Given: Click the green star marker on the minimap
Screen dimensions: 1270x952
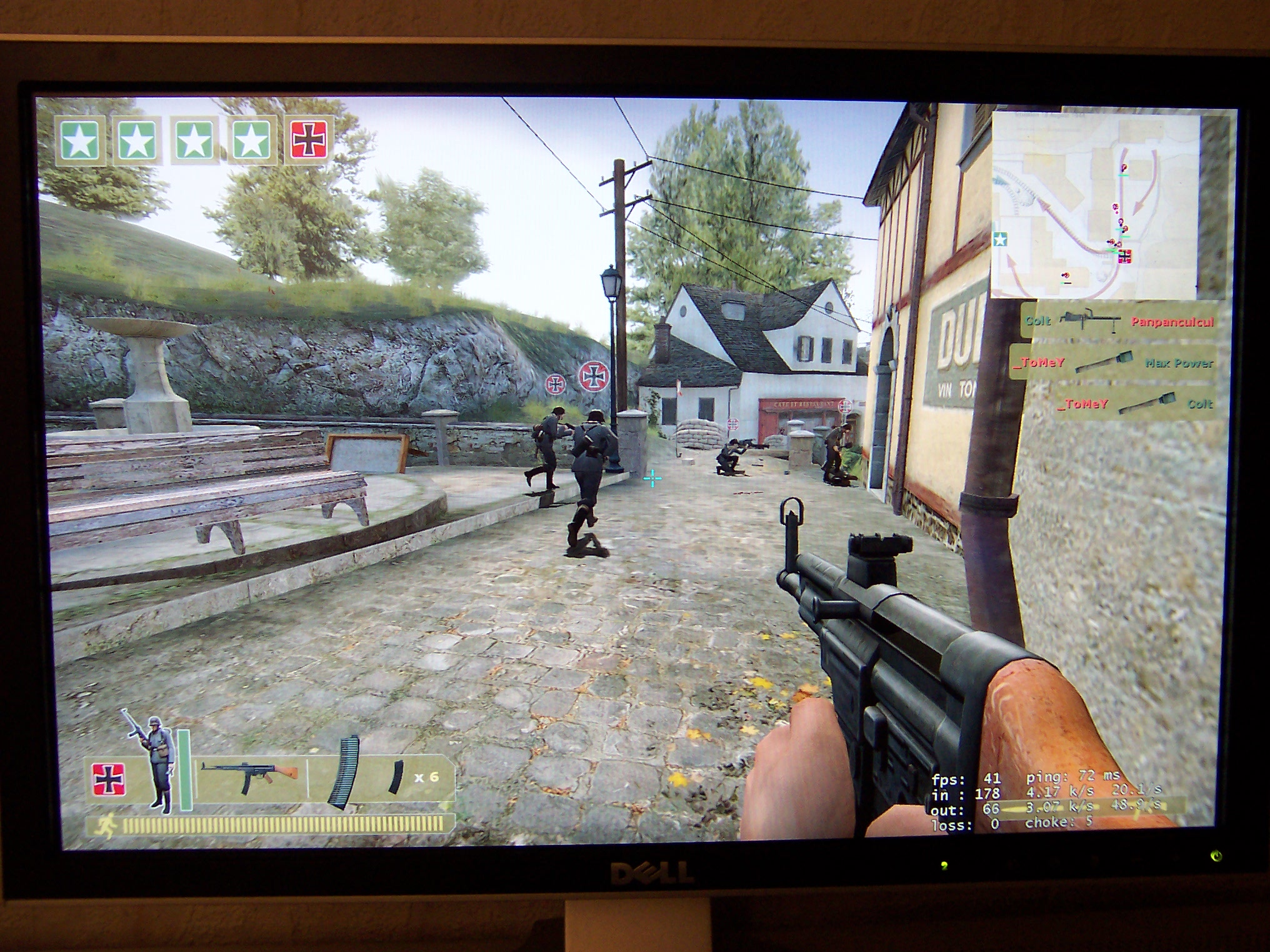Looking at the screenshot, I should 1000,239.
